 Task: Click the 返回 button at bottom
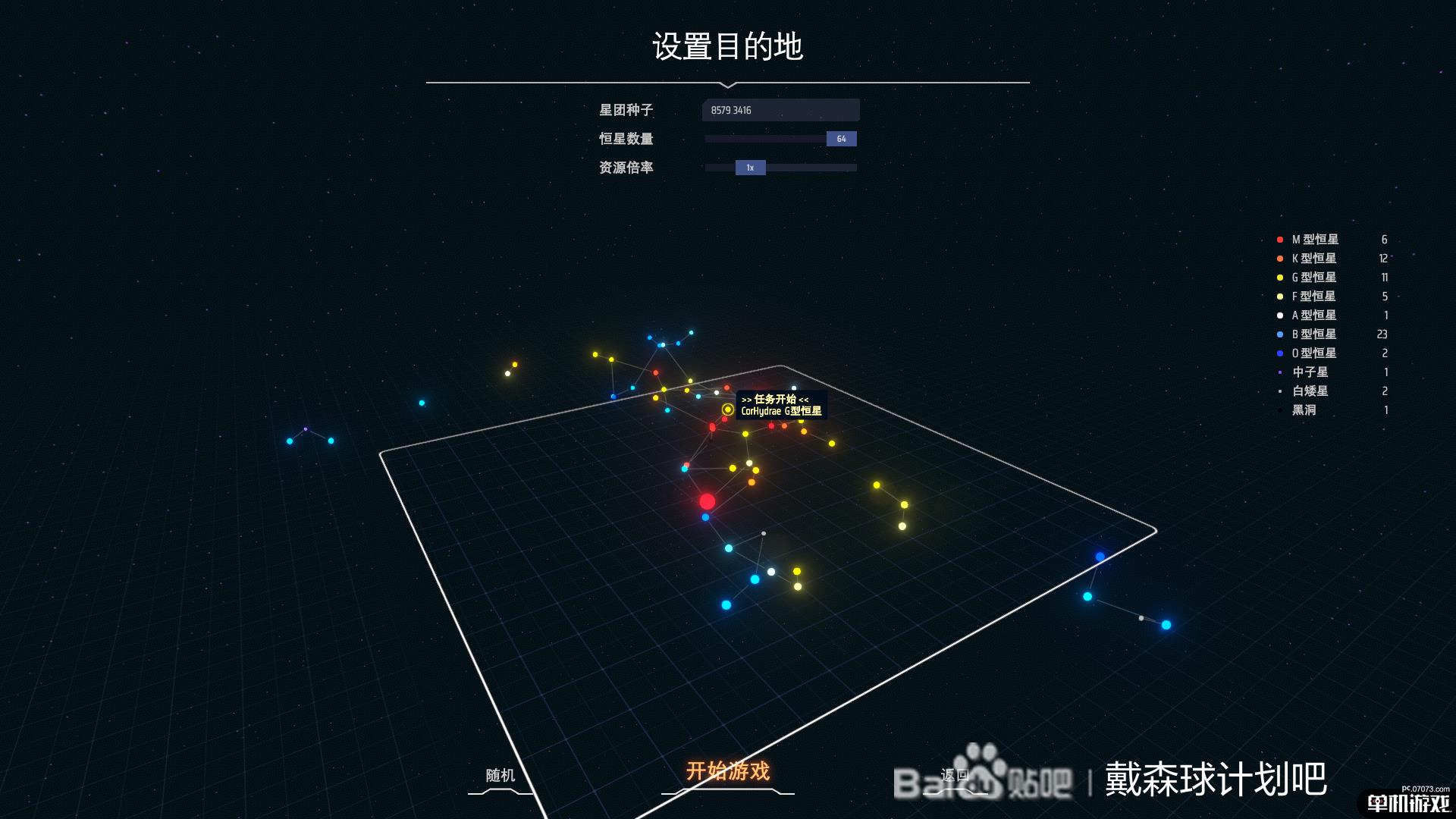click(x=955, y=775)
